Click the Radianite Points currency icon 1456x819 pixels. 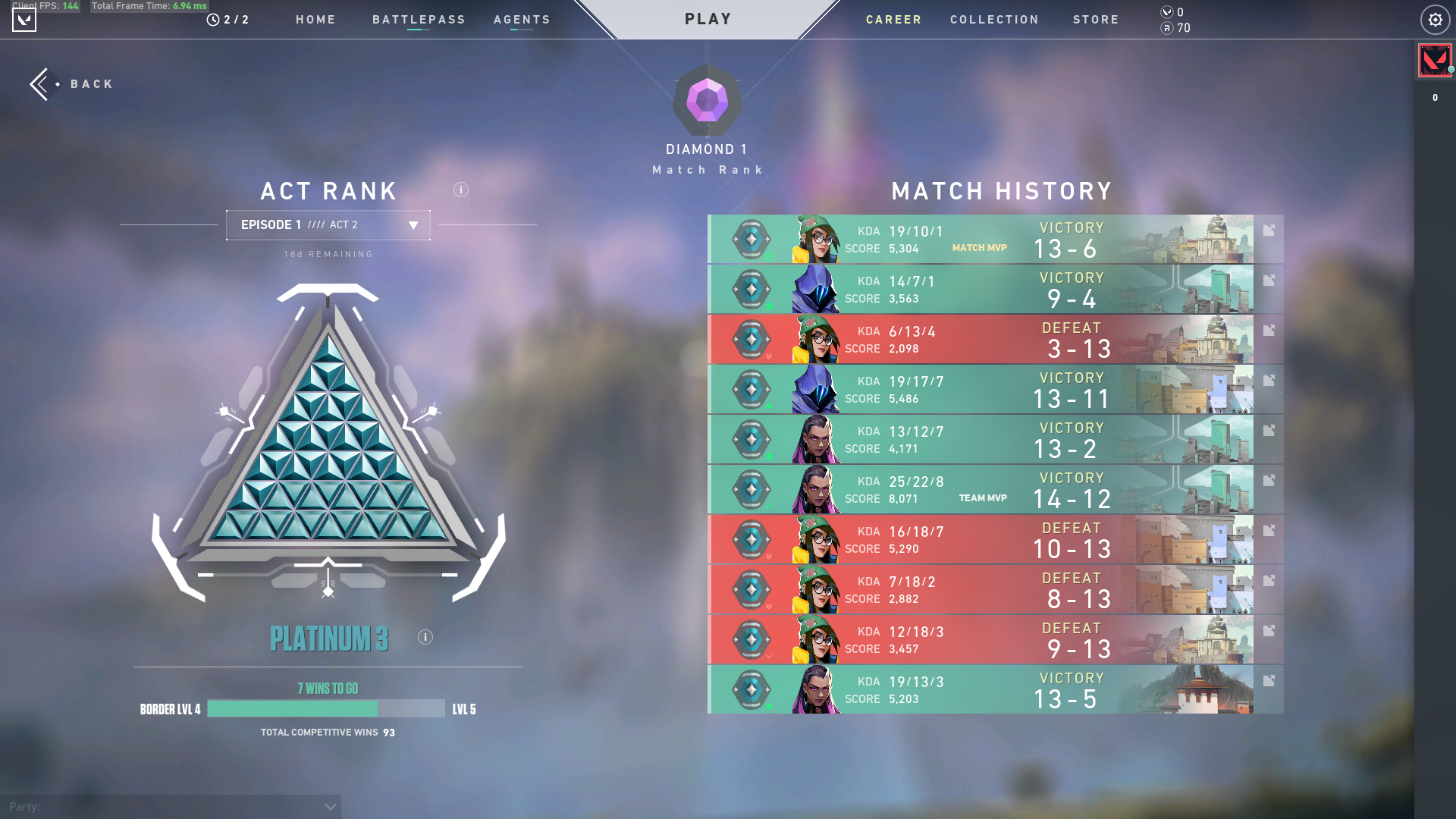point(1166,29)
